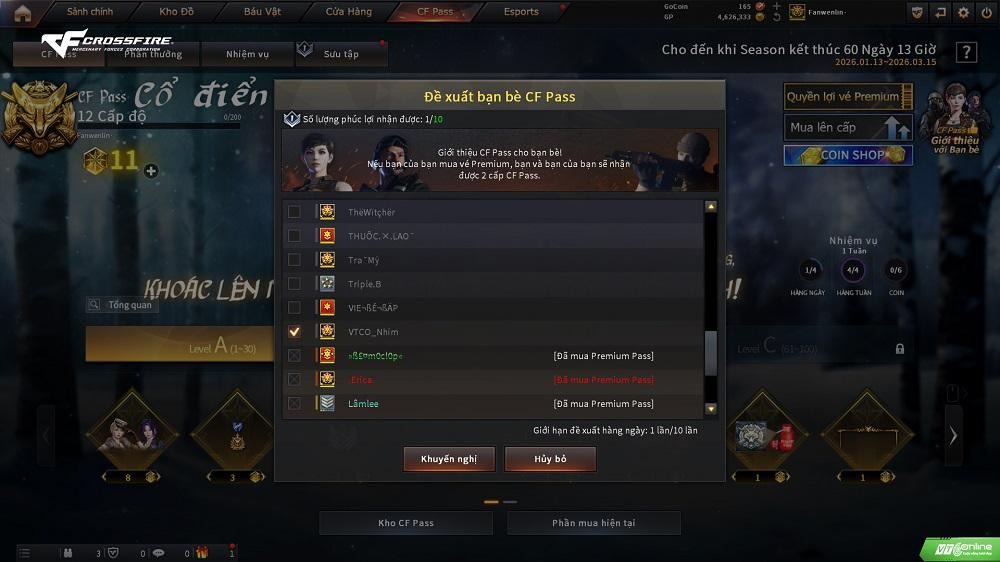Open the Sảnh chính lobby tab
1000x562 pixels.
(91, 12)
